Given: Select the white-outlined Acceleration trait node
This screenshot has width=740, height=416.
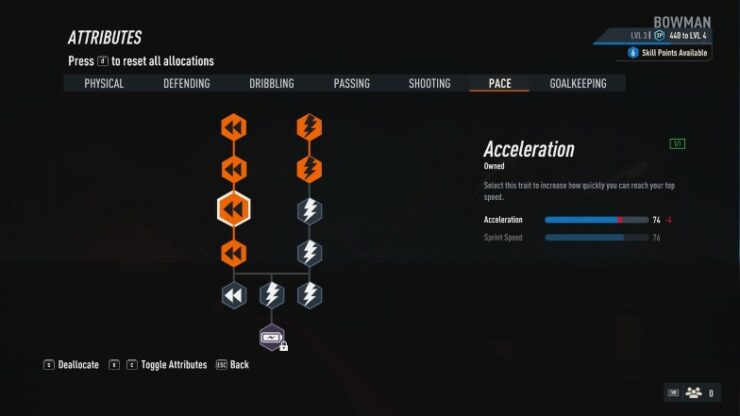Looking at the screenshot, I should point(233,209).
